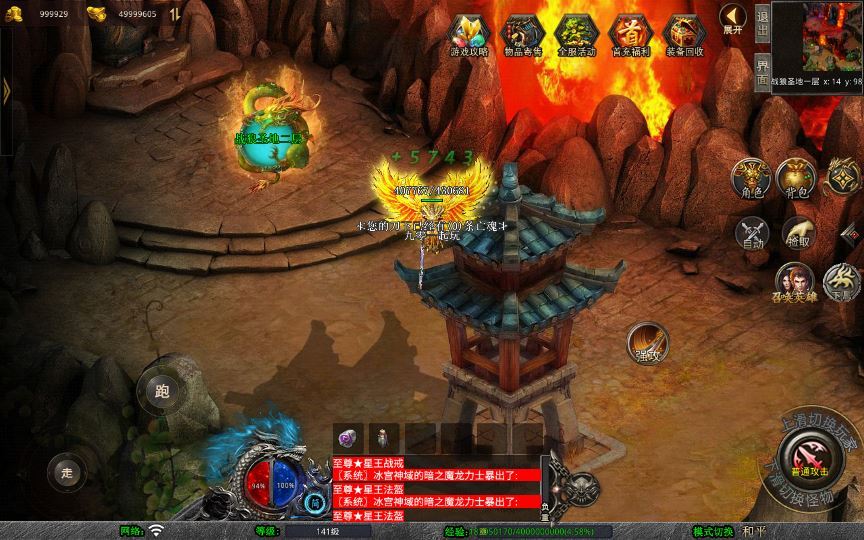Click the 模式切换 mode switch label
This screenshot has height=540, width=864.
coord(713,531)
